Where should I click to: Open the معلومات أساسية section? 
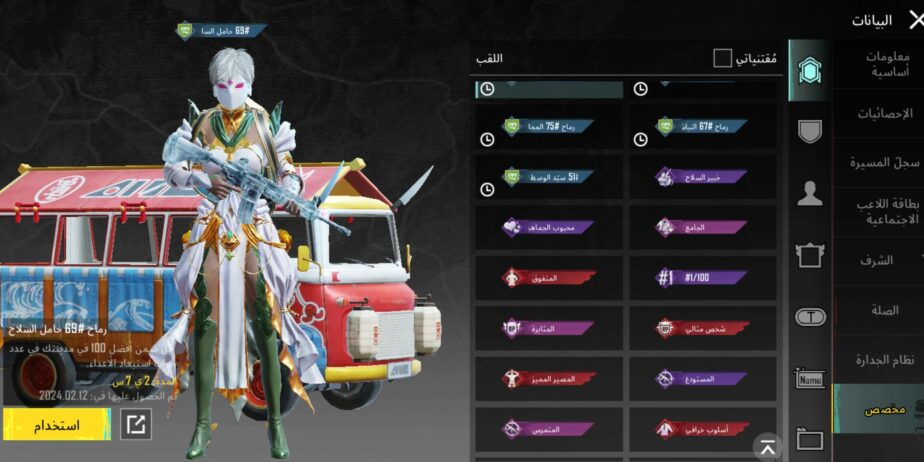pos(879,64)
